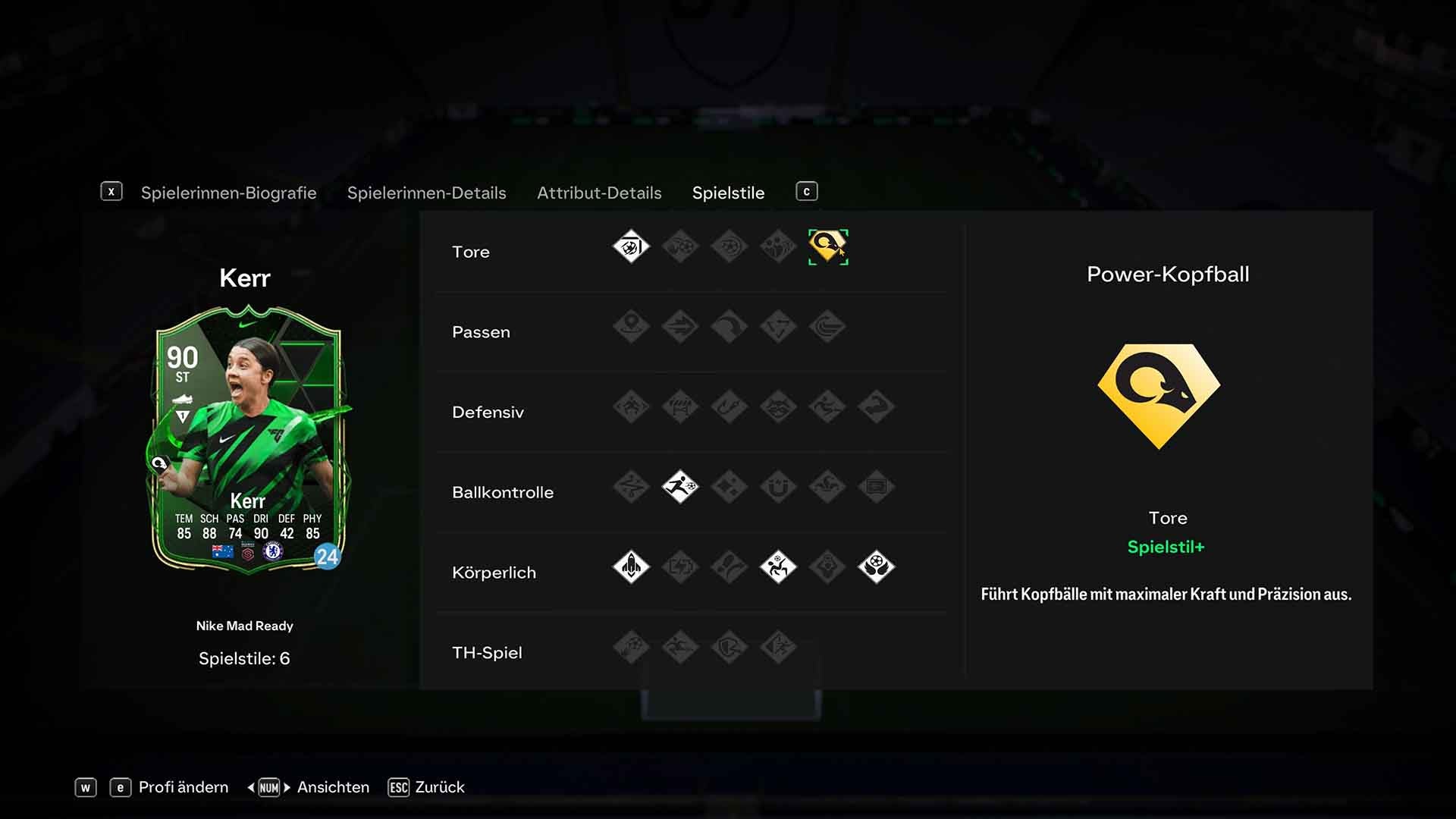Select the last grayed icon in the Defensiv row
Screen dimensions: 1456x819
point(876,407)
